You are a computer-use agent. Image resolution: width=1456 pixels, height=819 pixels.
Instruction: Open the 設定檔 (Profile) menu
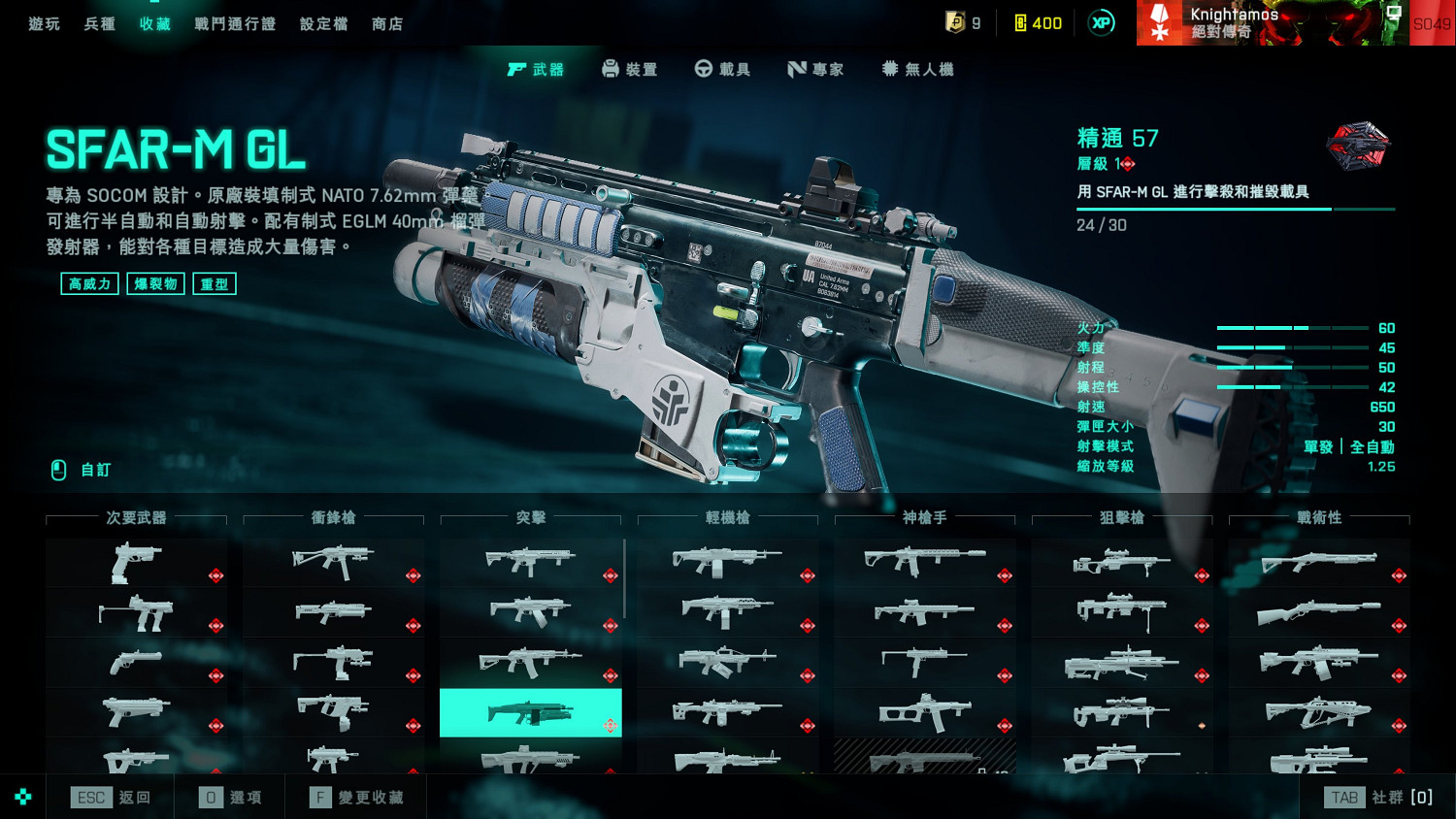(324, 23)
